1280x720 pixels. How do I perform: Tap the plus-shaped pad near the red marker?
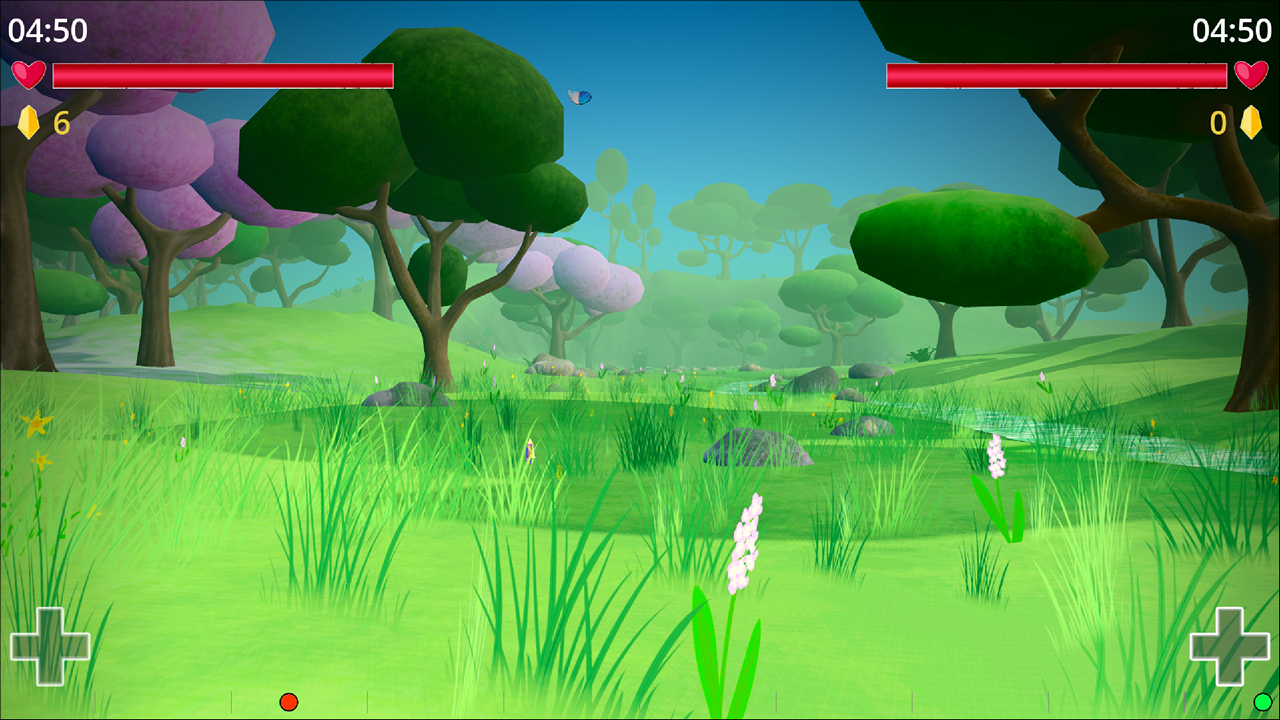click(x=50, y=646)
